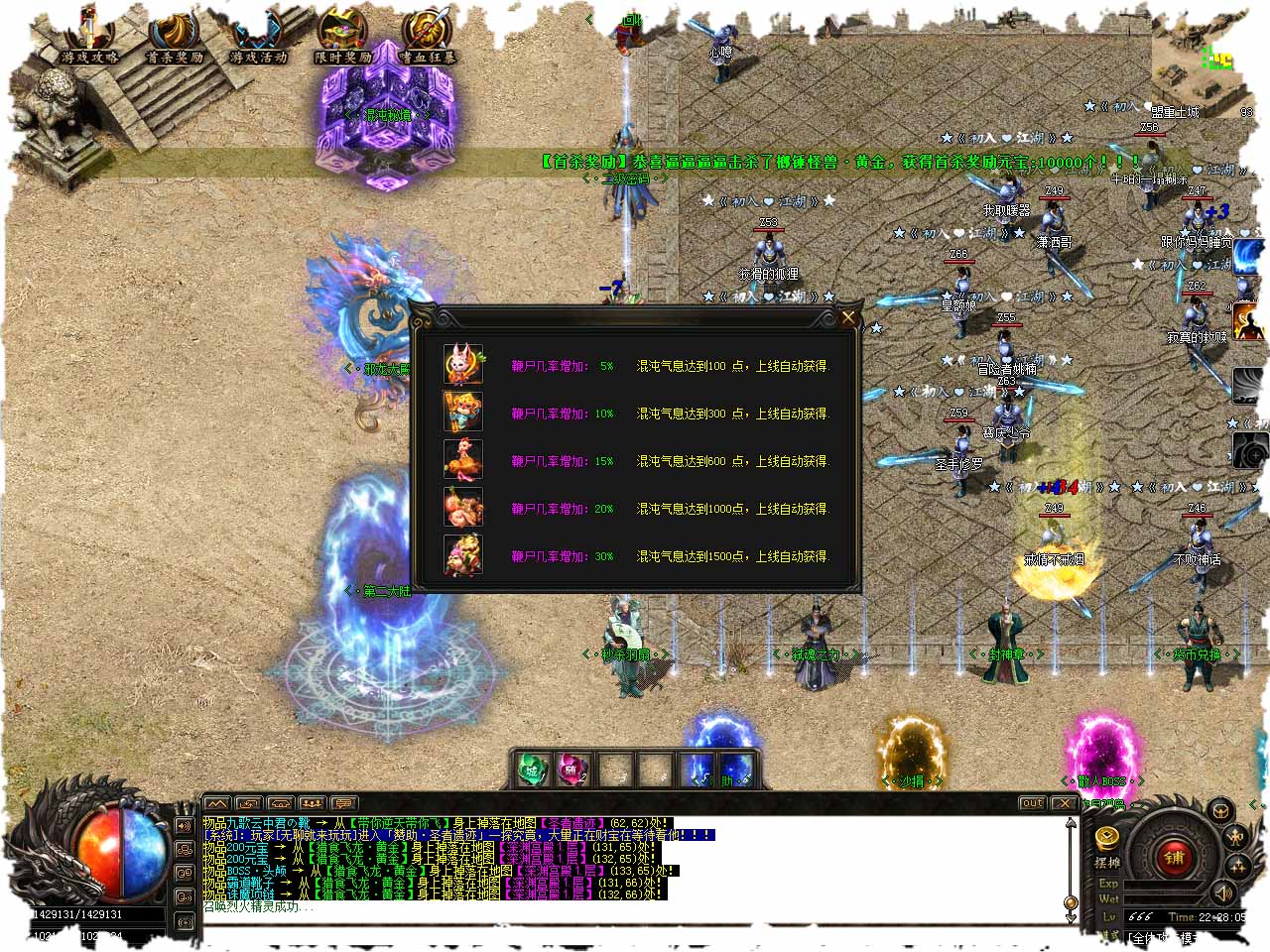Select the three-people group chat button
The width and height of the screenshot is (1270, 952).
tap(313, 803)
